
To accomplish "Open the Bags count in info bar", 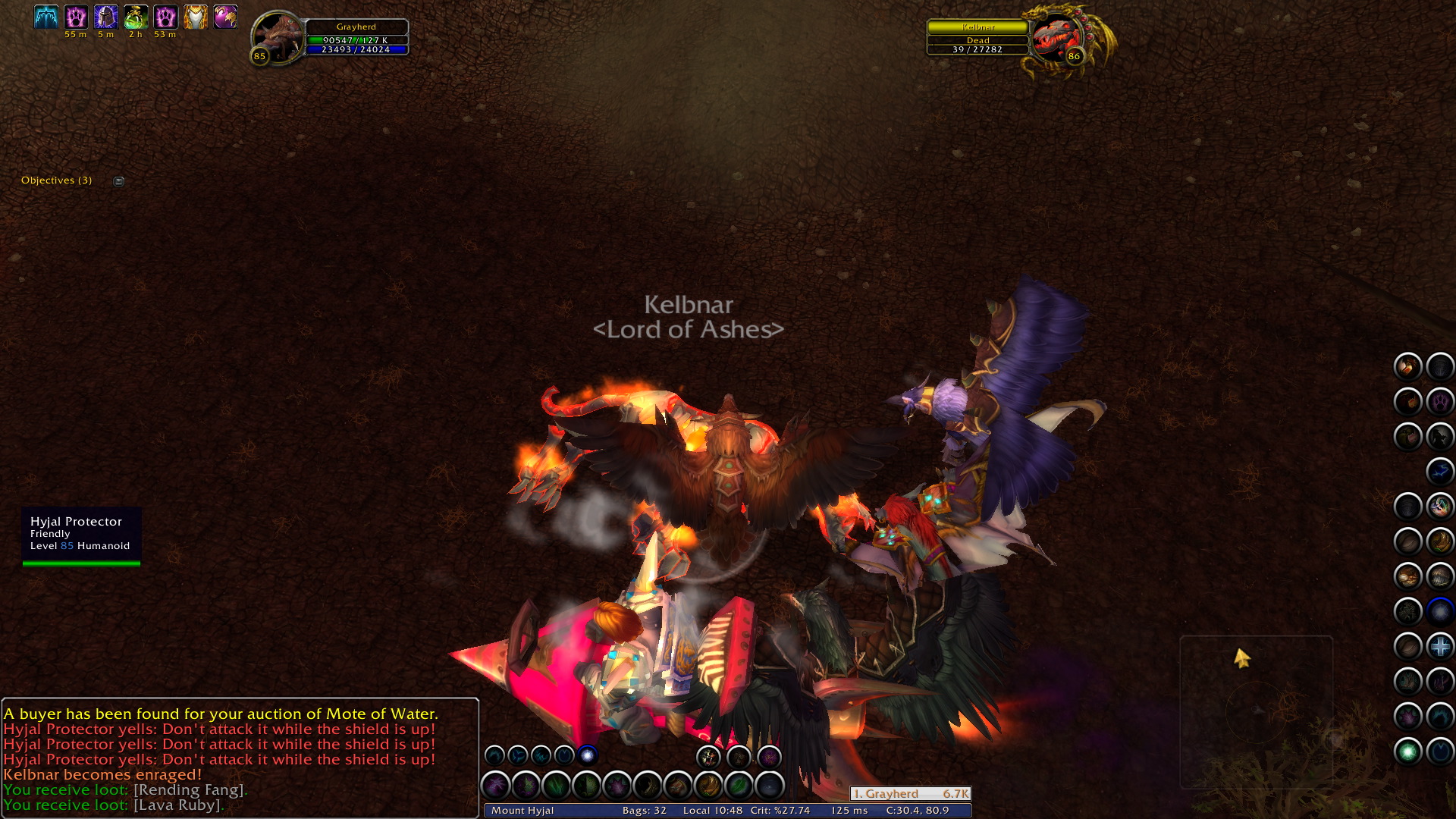I will point(644,811).
